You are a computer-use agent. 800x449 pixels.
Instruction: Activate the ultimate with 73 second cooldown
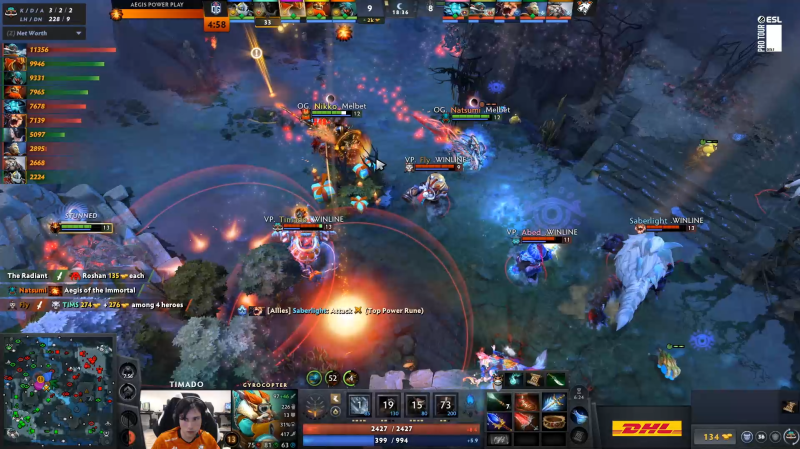[446, 405]
